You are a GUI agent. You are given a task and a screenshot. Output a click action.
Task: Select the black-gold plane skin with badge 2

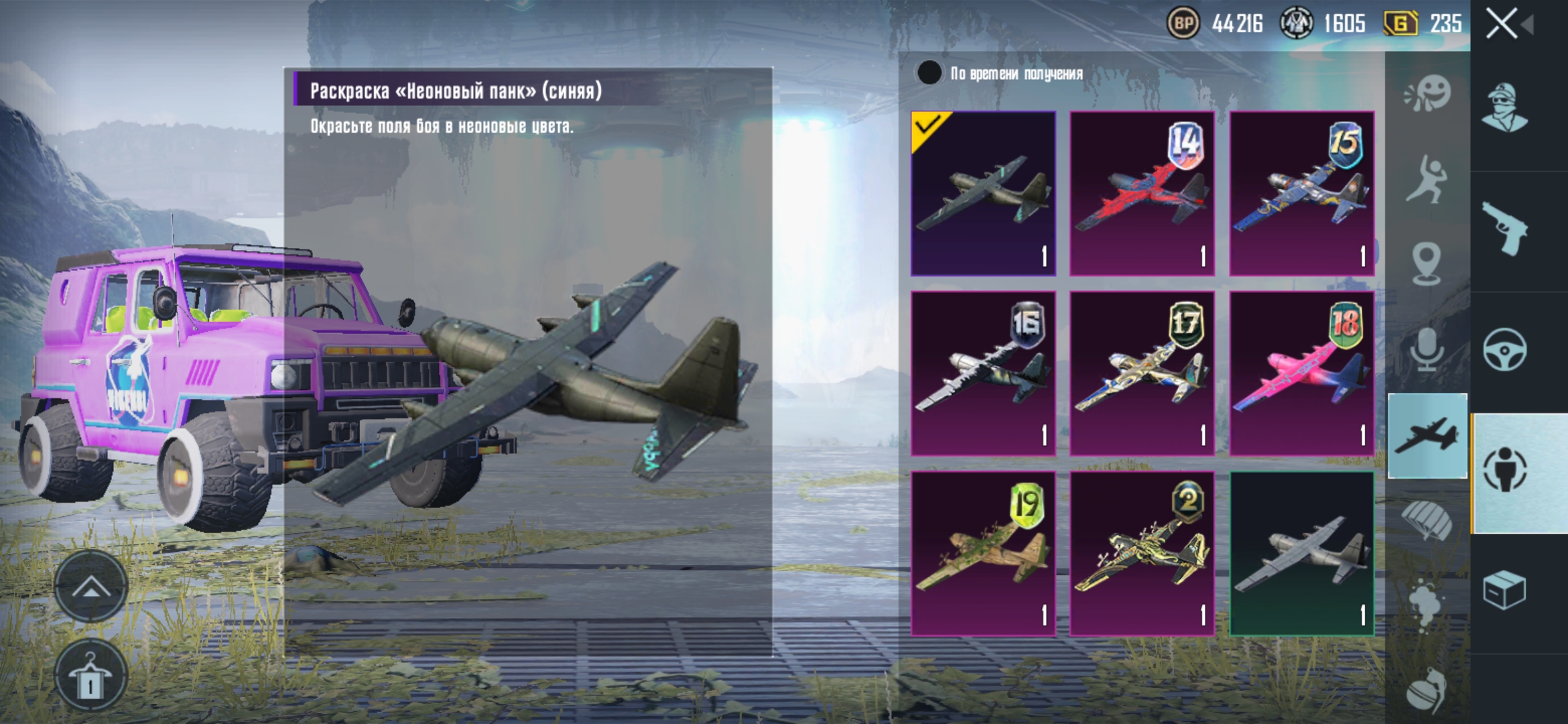(1142, 554)
